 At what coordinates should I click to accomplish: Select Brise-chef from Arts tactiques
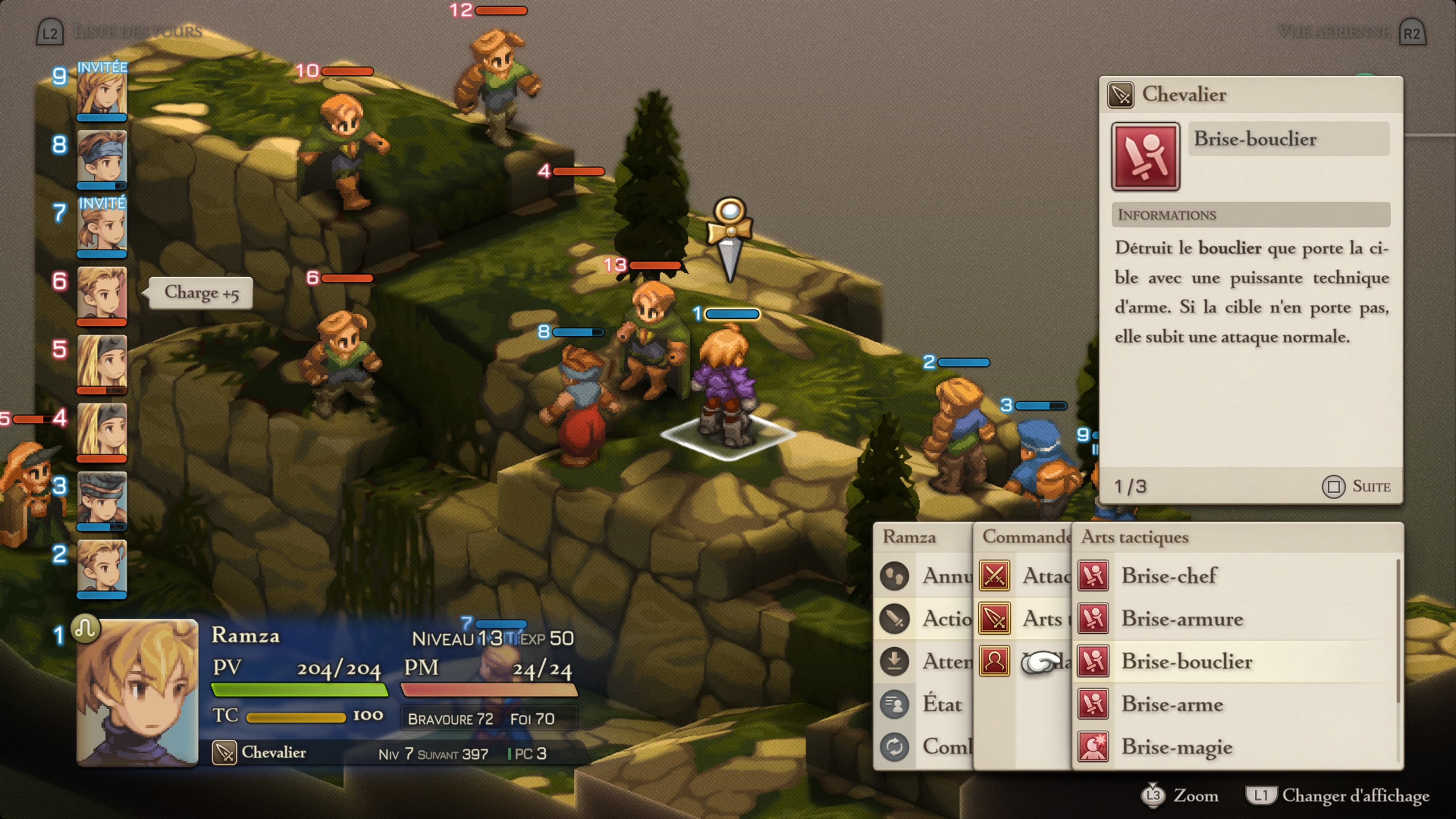pos(1168,576)
